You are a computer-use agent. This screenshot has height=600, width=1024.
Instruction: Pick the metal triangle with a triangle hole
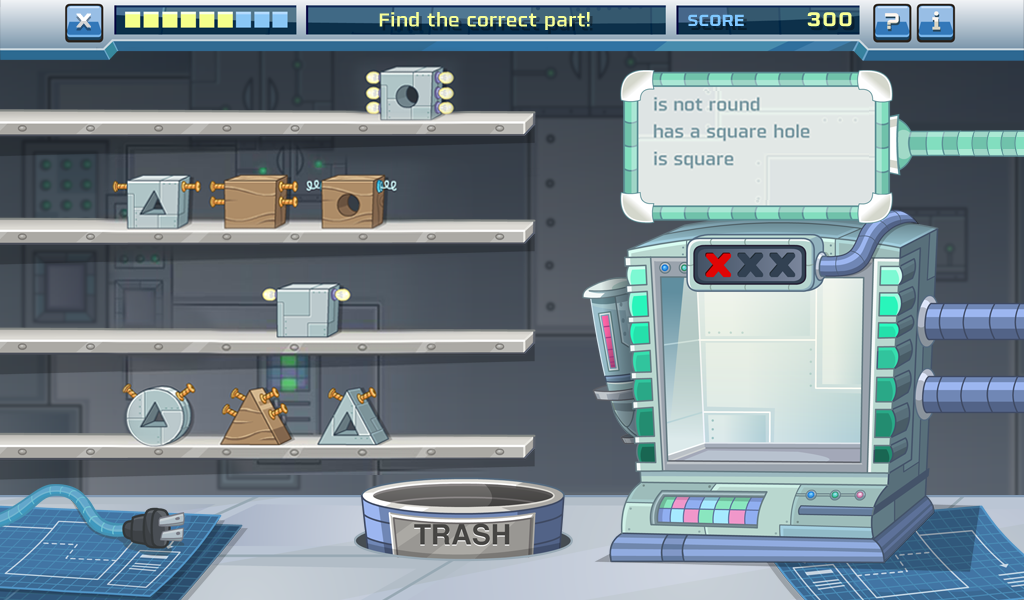click(x=352, y=419)
